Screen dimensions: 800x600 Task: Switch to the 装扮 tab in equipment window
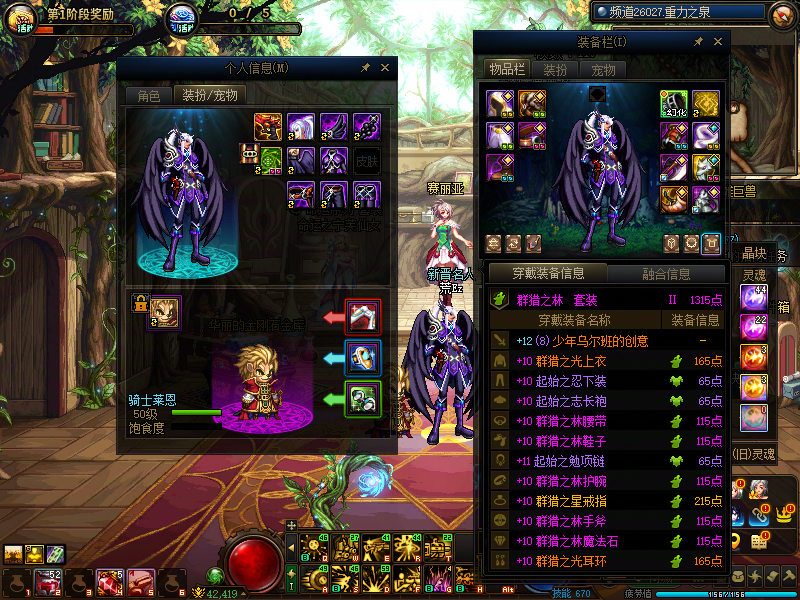click(555, 70)
